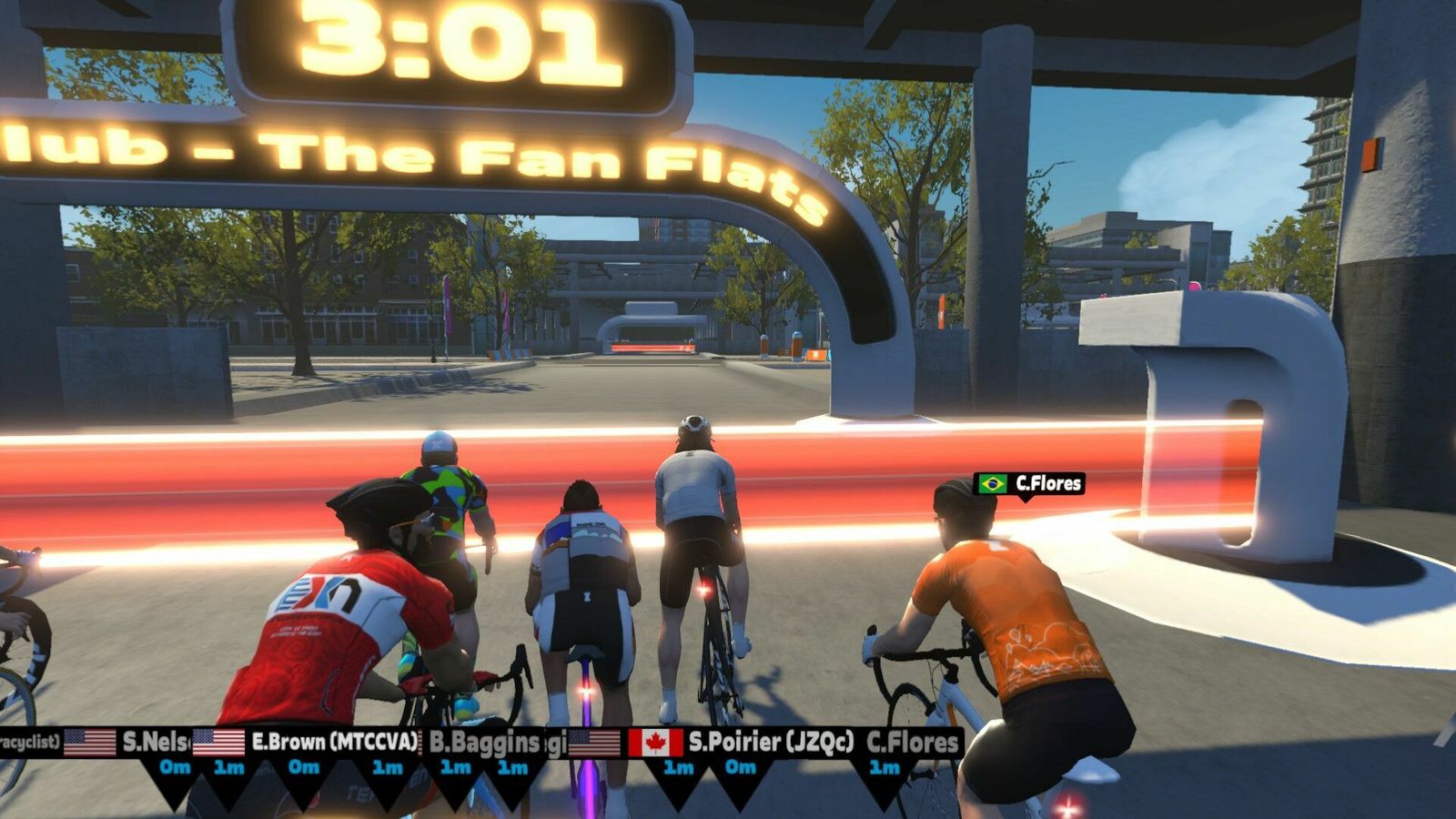Select S.Poirier (JZQc) name tag
Screen dimensions: 1456x819
pos(770,742)
